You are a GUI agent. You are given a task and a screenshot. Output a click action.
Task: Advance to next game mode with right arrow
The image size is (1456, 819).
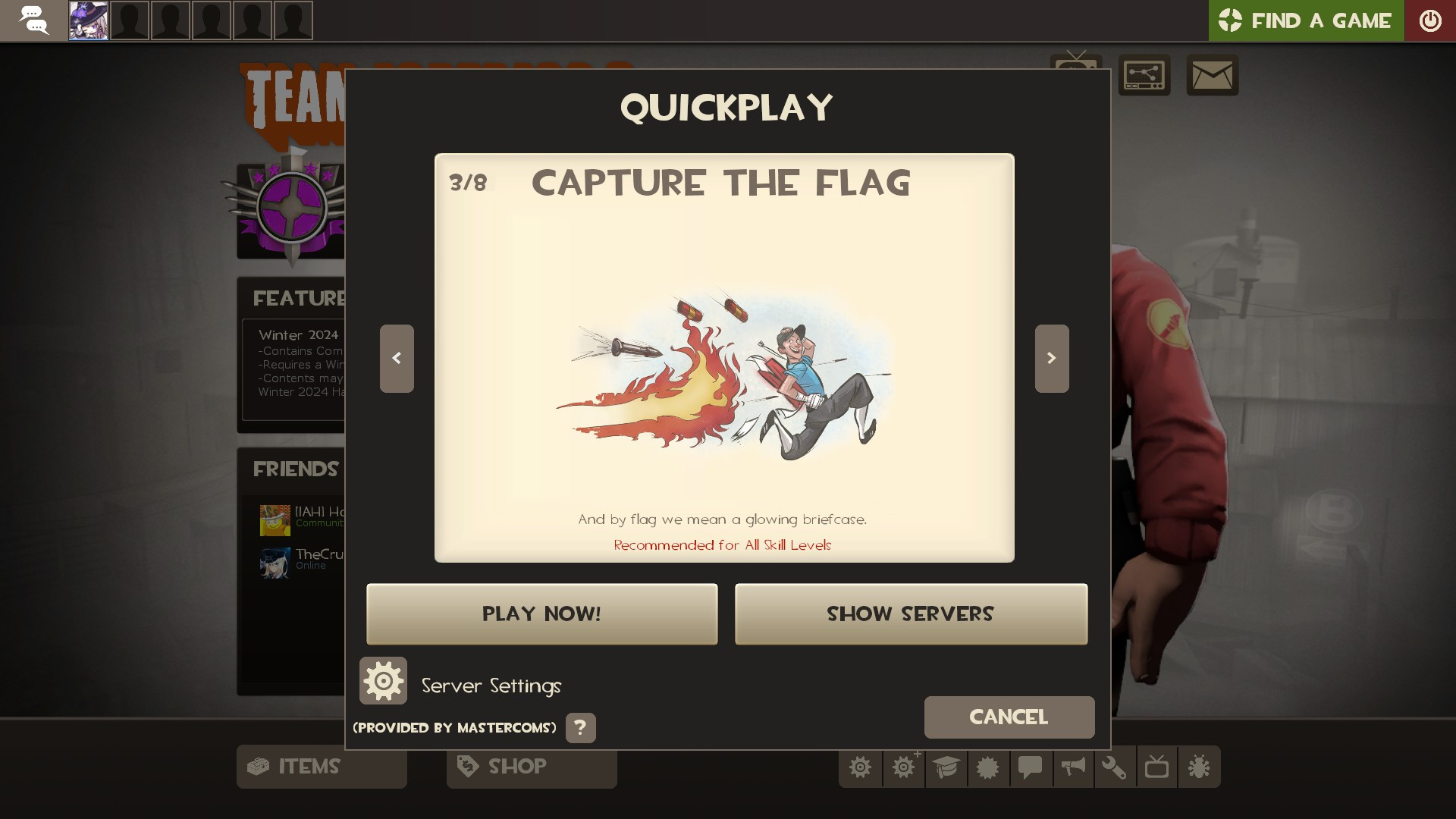click(x=1051, y=358)
